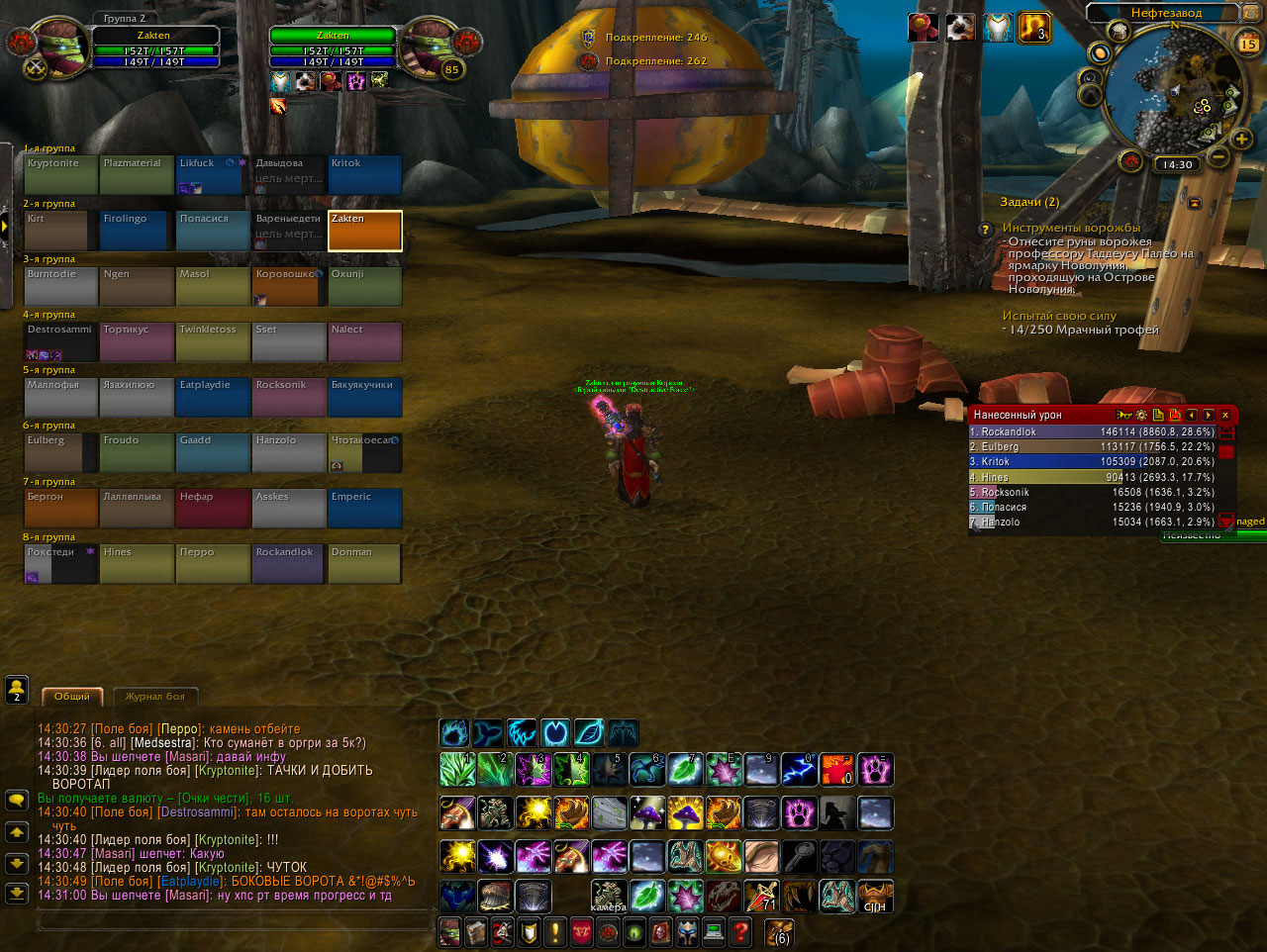Open the Инструменты ворожбы quest in tracker

pos(1071,228)
